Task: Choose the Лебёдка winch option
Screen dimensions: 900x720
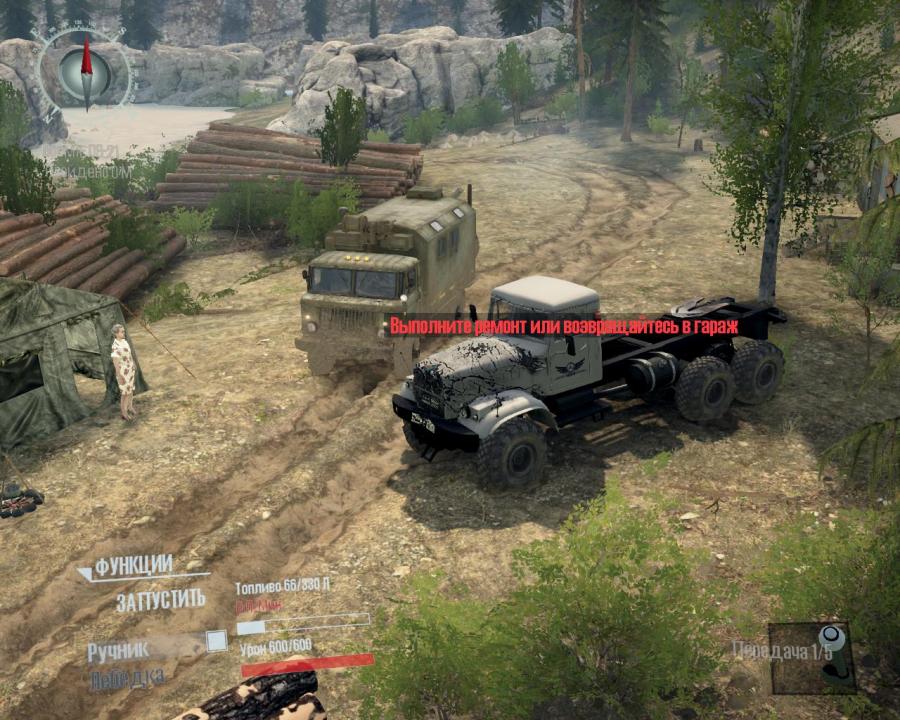Action: tap(128, 678)
